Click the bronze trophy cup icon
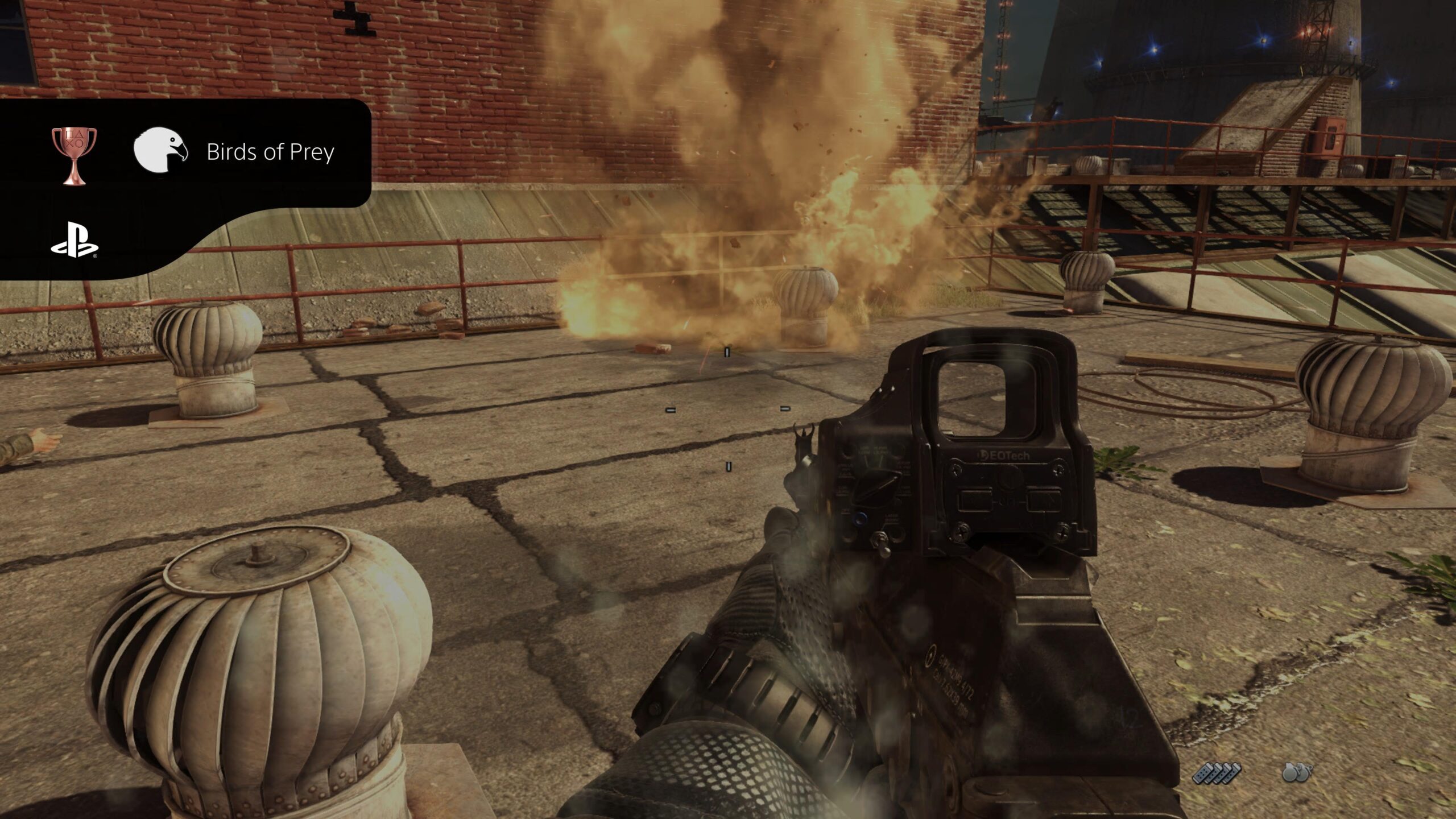The height and width of the screenshot is (819, 1456). 74,155
